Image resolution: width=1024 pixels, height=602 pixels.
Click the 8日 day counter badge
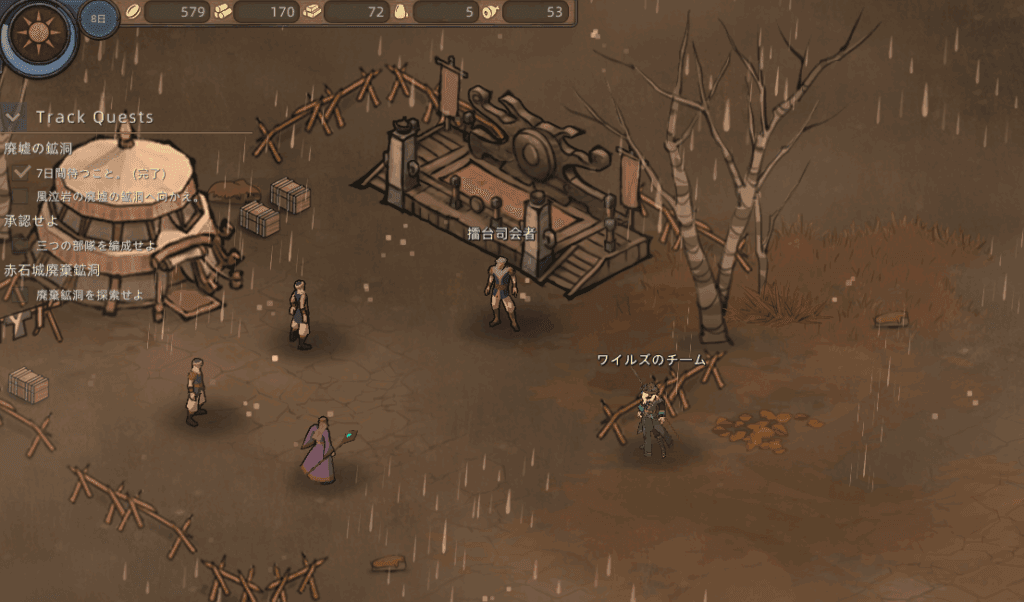[98, 19]
